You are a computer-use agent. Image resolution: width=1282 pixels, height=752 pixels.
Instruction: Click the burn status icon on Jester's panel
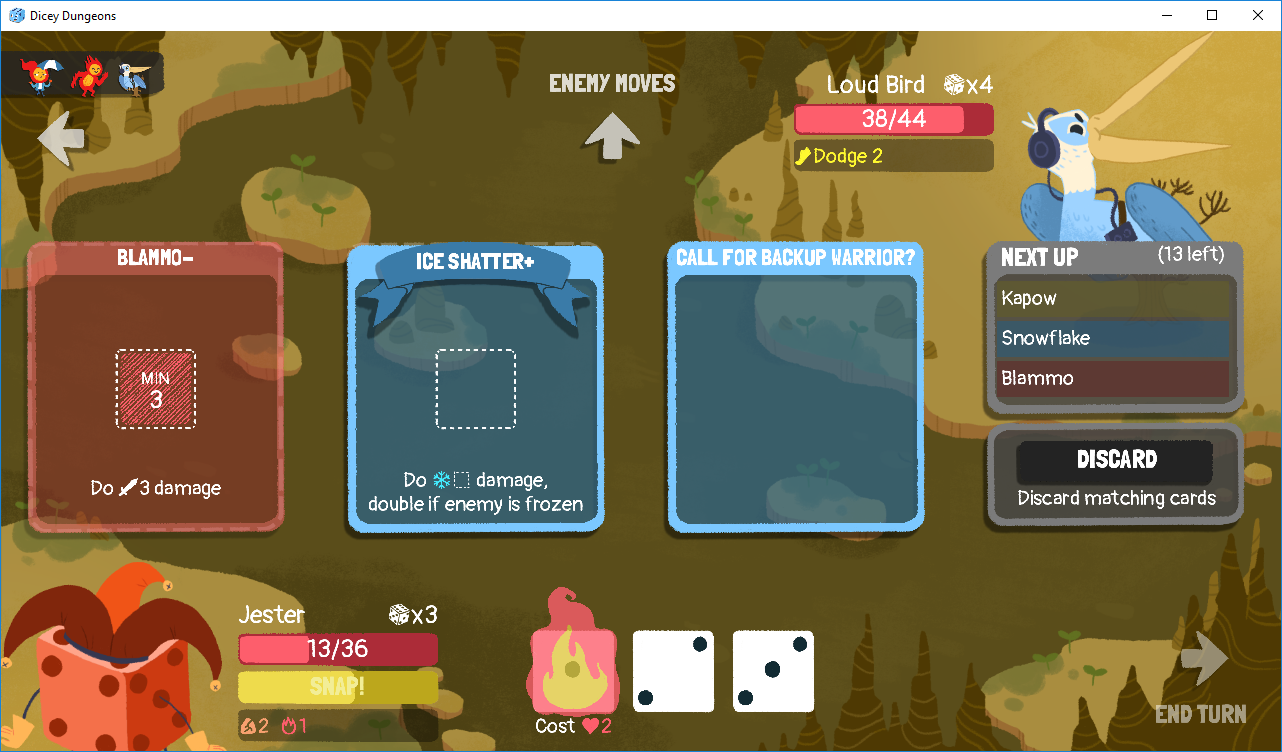(x=290, y=726)
